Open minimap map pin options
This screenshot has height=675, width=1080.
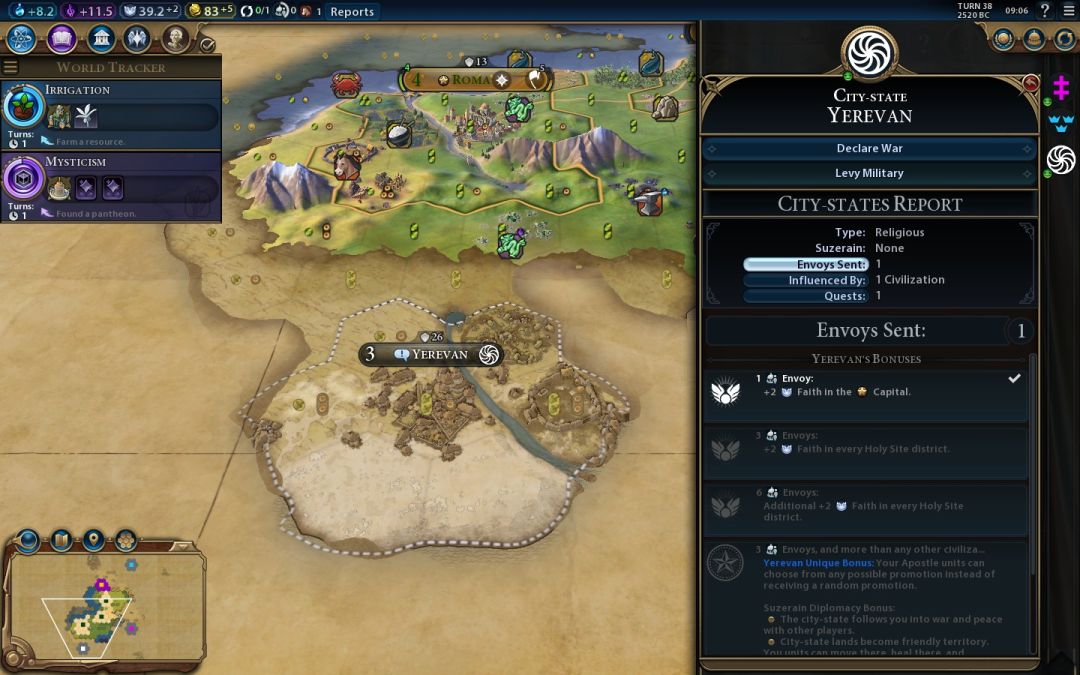tap(93, 541)
